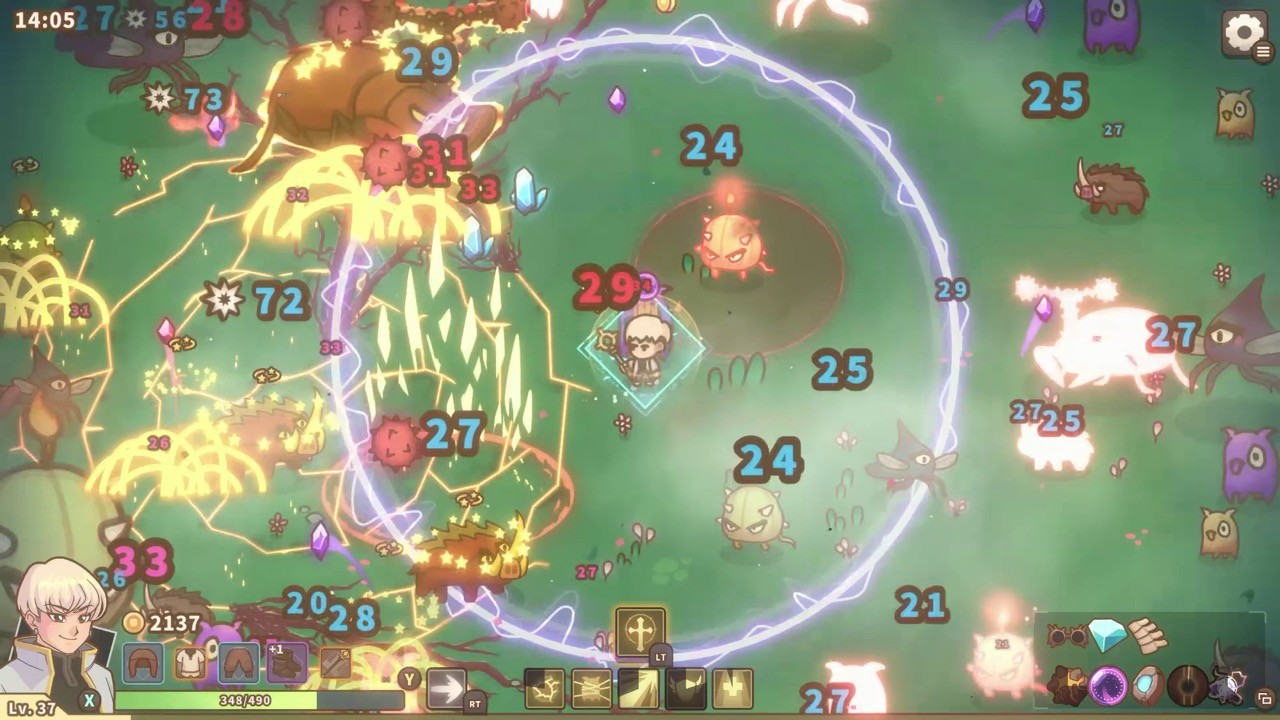Inspect the purple vortex orb relic
The image size is (1280, 720).
[x=1108, y=686]
